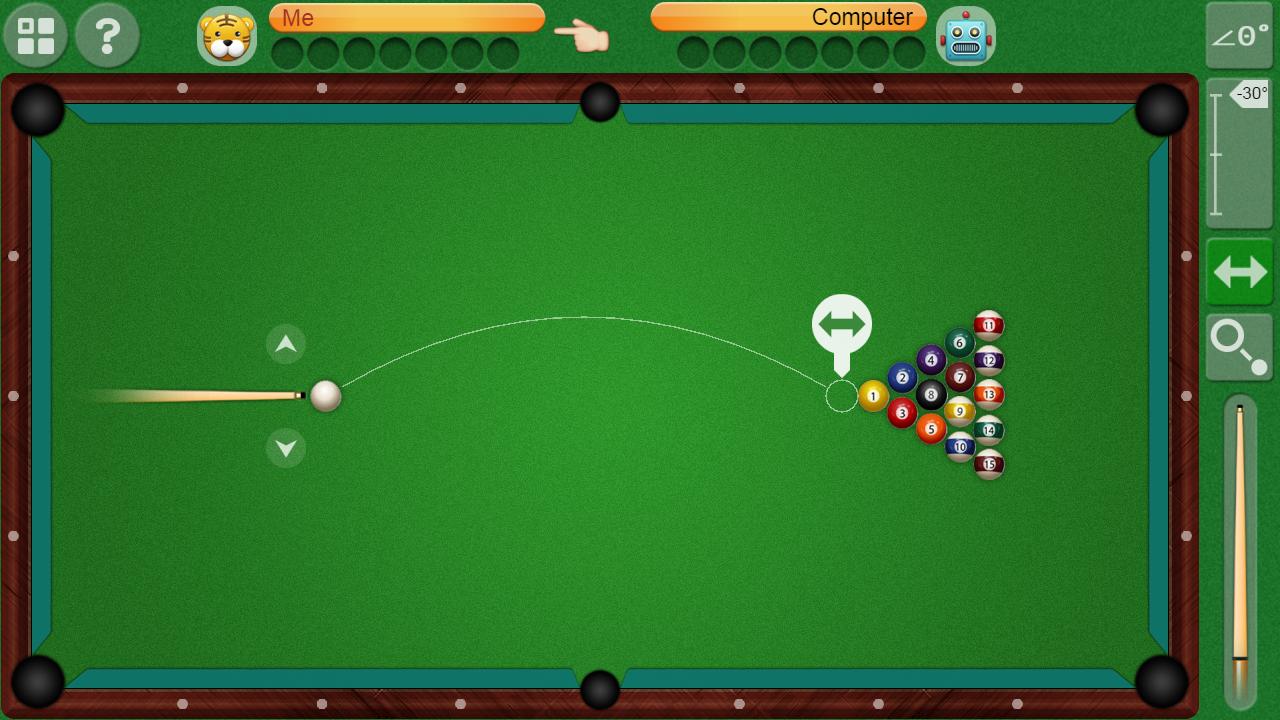The height and width of the screenshot is (720, 1280).
Task: Select the Me name plate
Action: coord(407,17)
